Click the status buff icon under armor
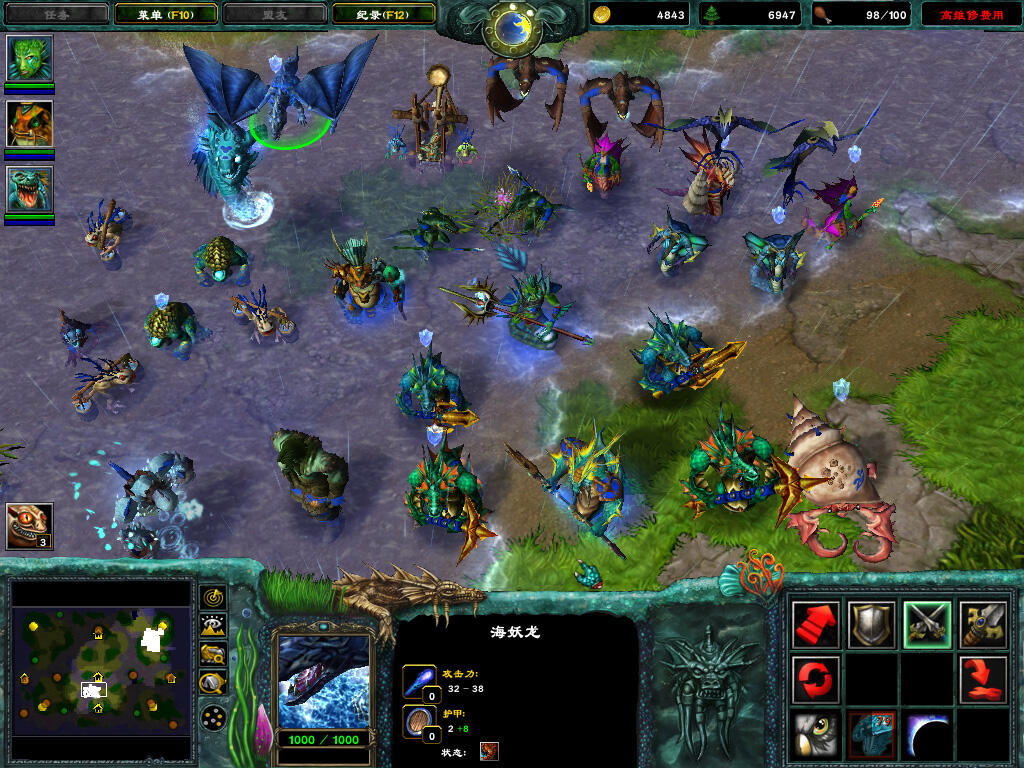This screenshot has width=1024, height=768. (489, 751)
